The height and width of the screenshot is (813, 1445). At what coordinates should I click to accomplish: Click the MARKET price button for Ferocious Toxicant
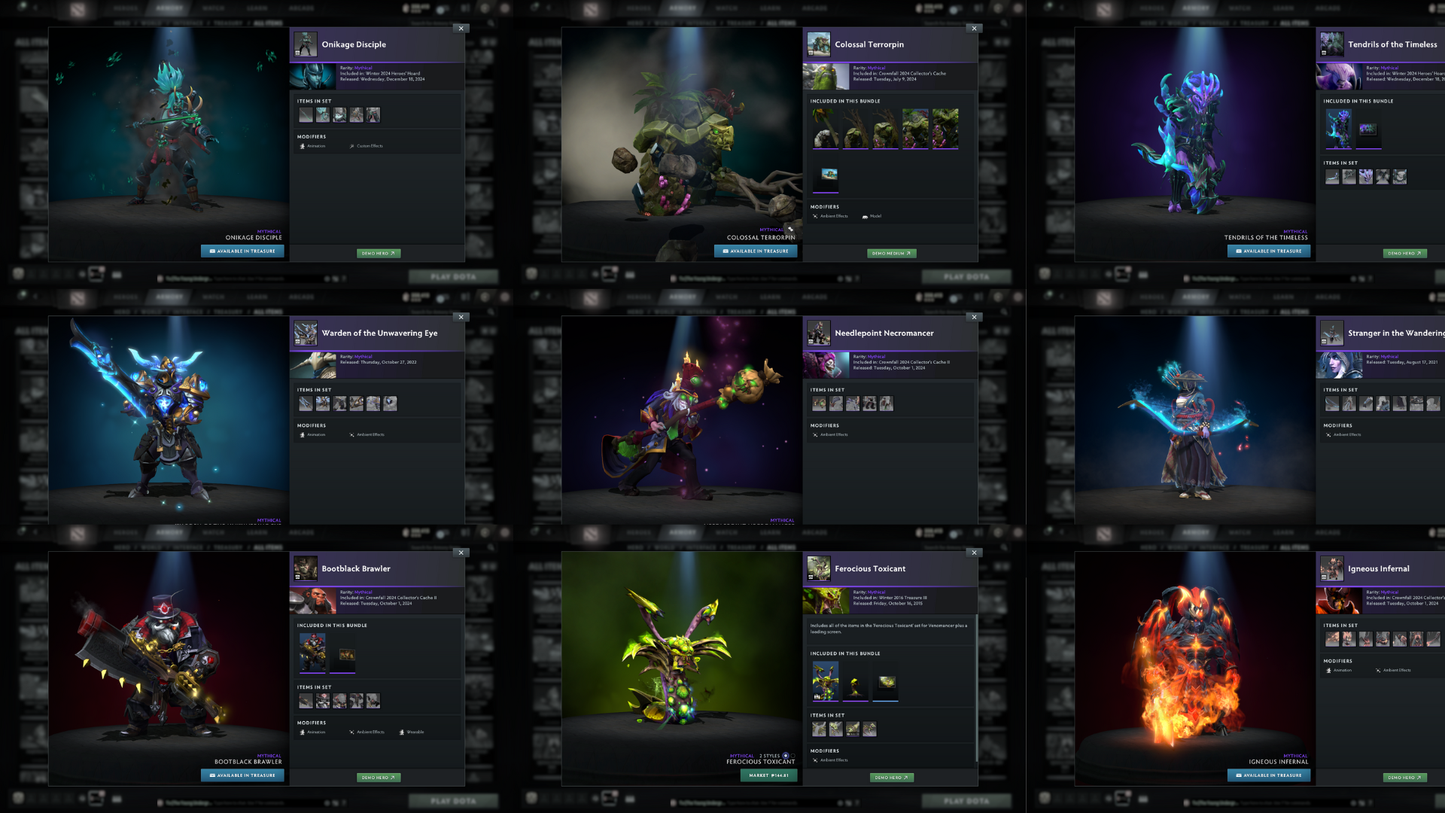pyautogui.click(x=768, y=777)
